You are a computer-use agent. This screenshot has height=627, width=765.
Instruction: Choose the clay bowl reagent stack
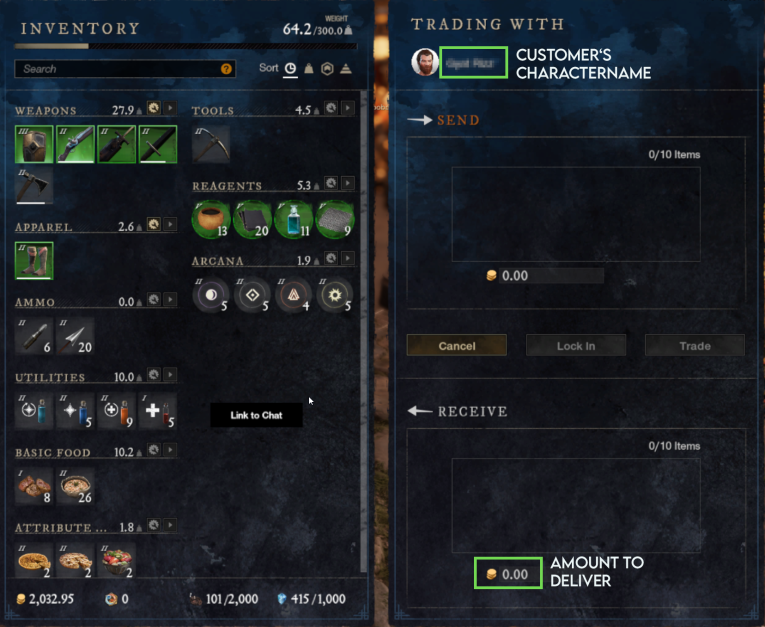(x=210, y=219)
